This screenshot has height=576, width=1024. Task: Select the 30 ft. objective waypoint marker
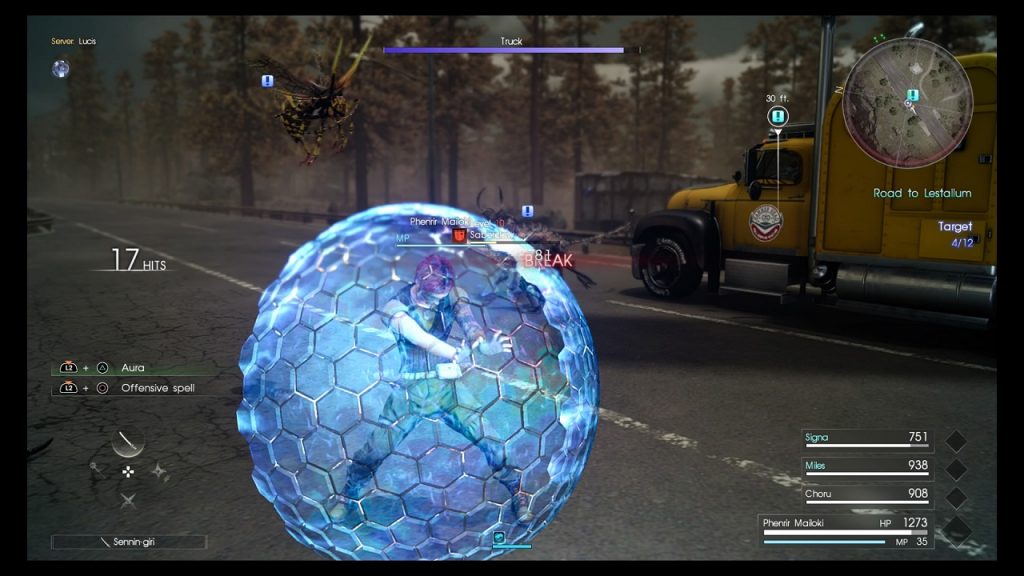(778, 117)
